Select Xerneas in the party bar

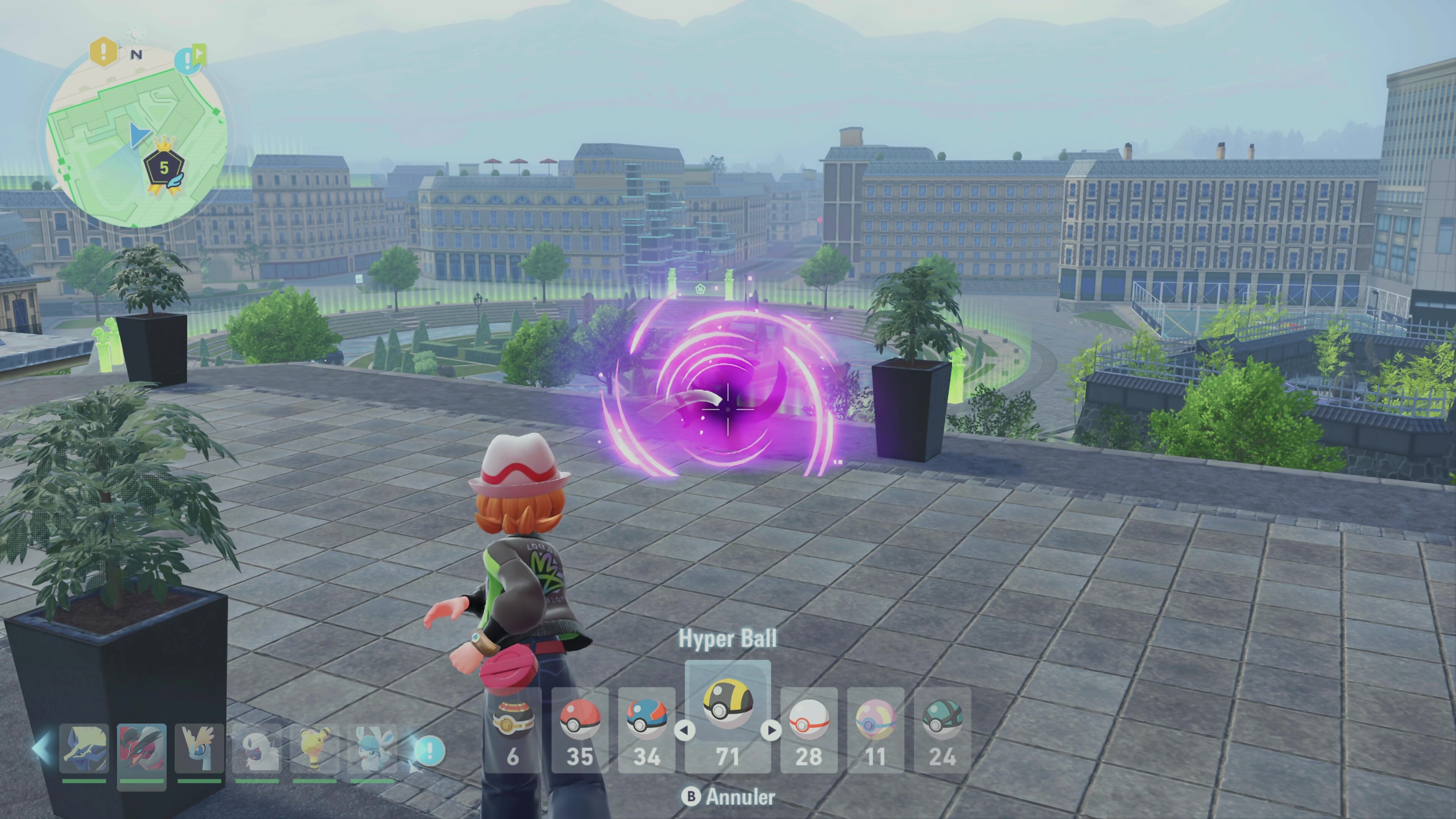(199, 750)
